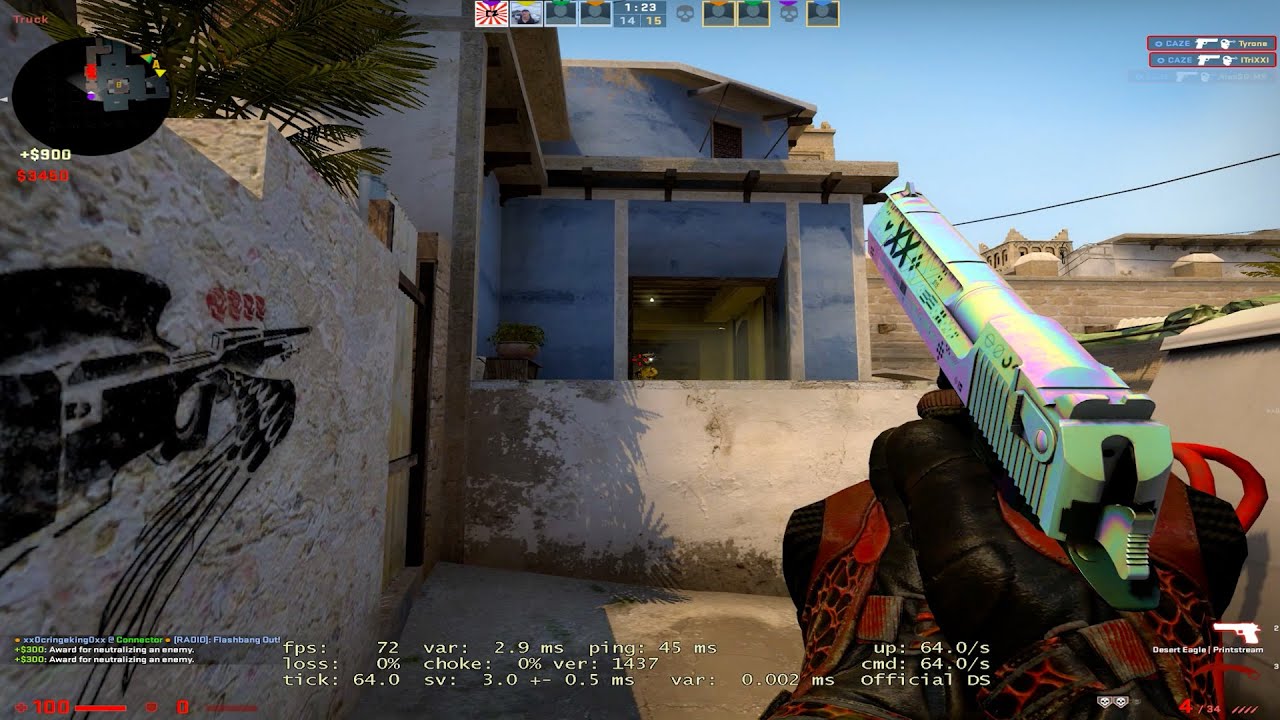Expand the round timer showing 1:23

tap(639, 8)
